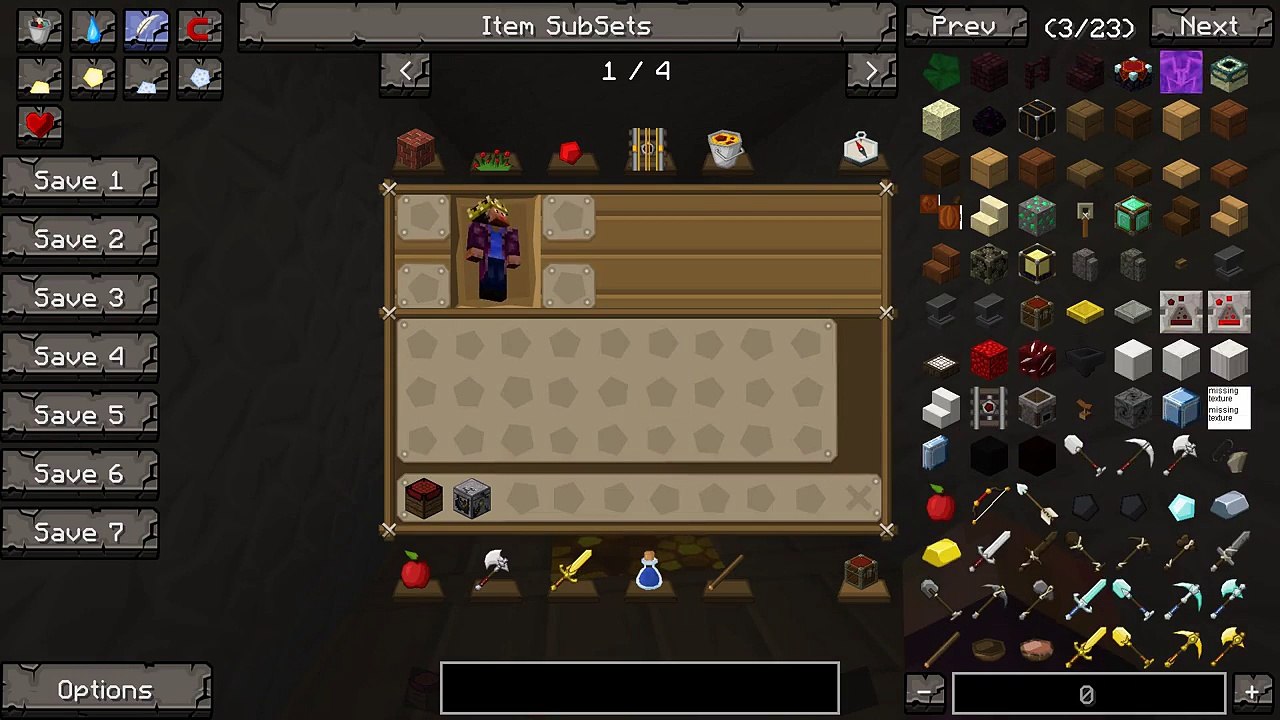This screenshot has height=720, width=1280.
Task: Go to the Prev item page
Action: click(x=964, y=26)
